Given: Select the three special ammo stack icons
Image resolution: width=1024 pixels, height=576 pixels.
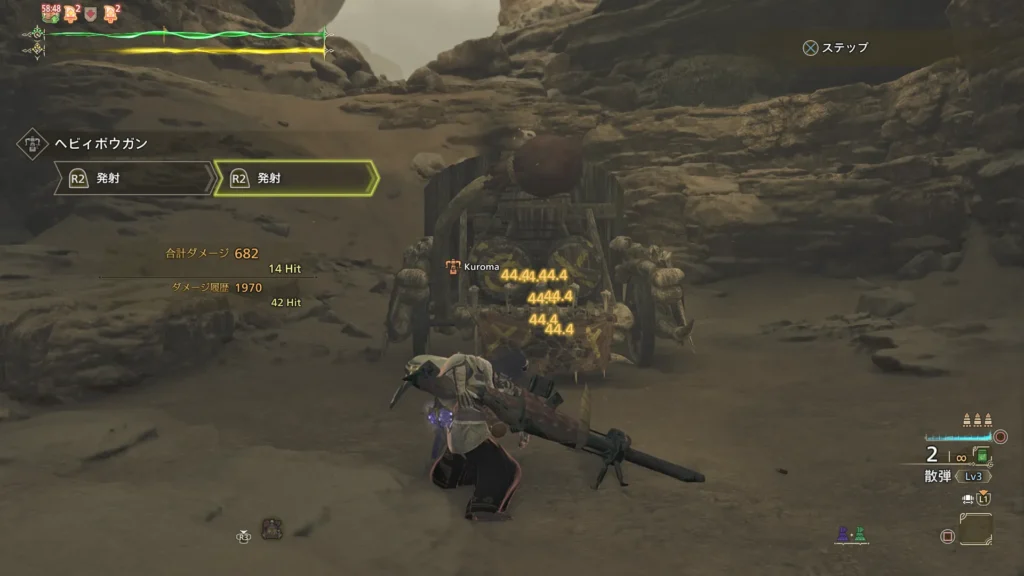Looking at the screenshot, I should [975, 420].
